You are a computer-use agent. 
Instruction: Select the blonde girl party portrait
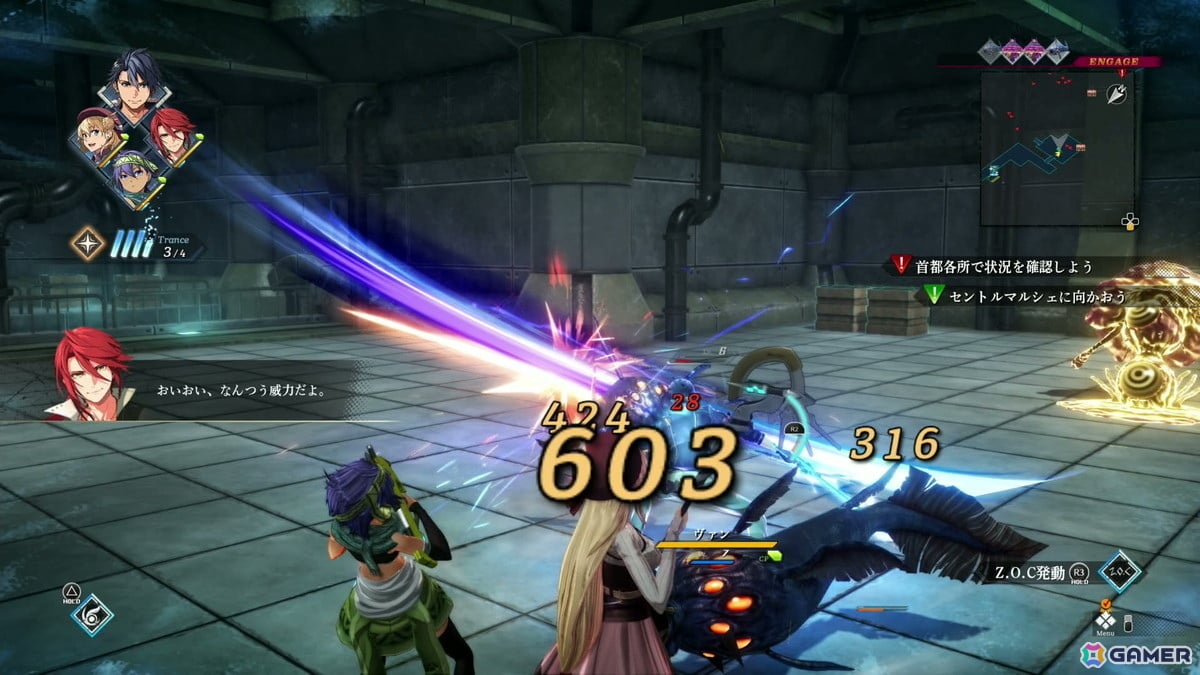pos(98,139)
